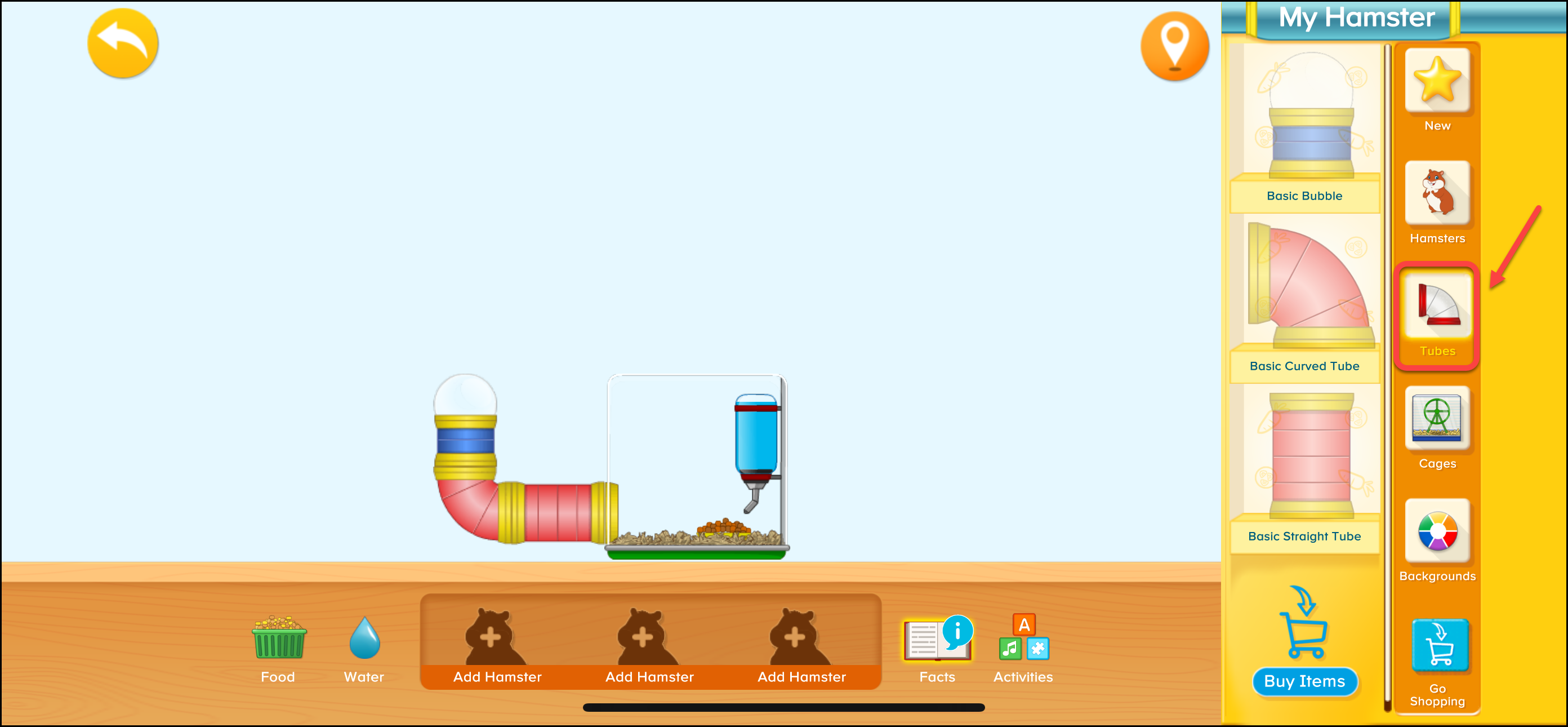The width and height of the screenshot is (1568, 727).
Task: Click the back arrow button
Action: [x=122, y=43]
